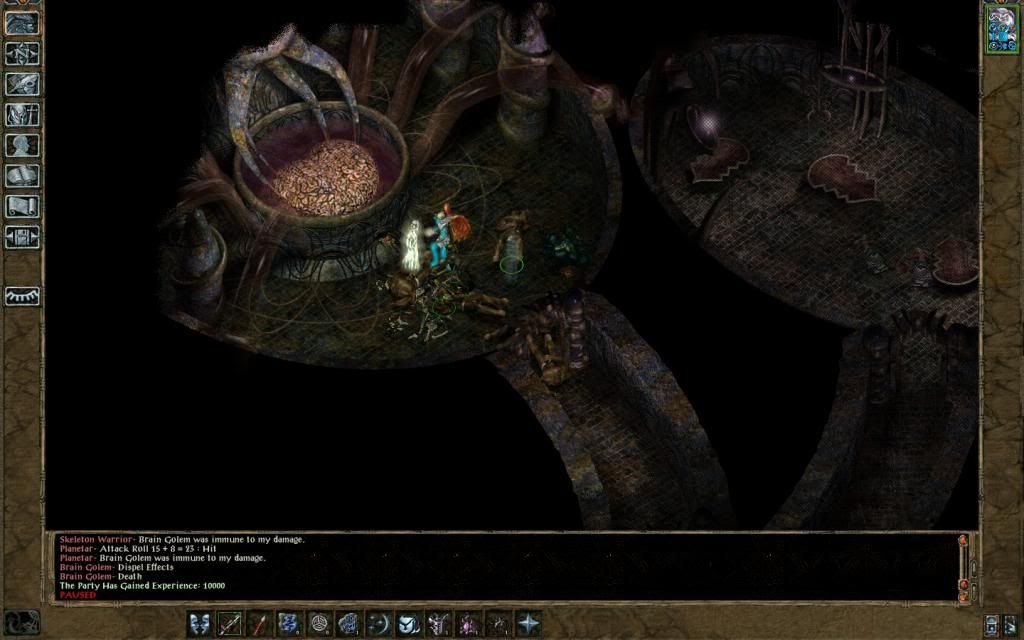
Task: Open the mage spellbook button
Action: coord(22,176)
